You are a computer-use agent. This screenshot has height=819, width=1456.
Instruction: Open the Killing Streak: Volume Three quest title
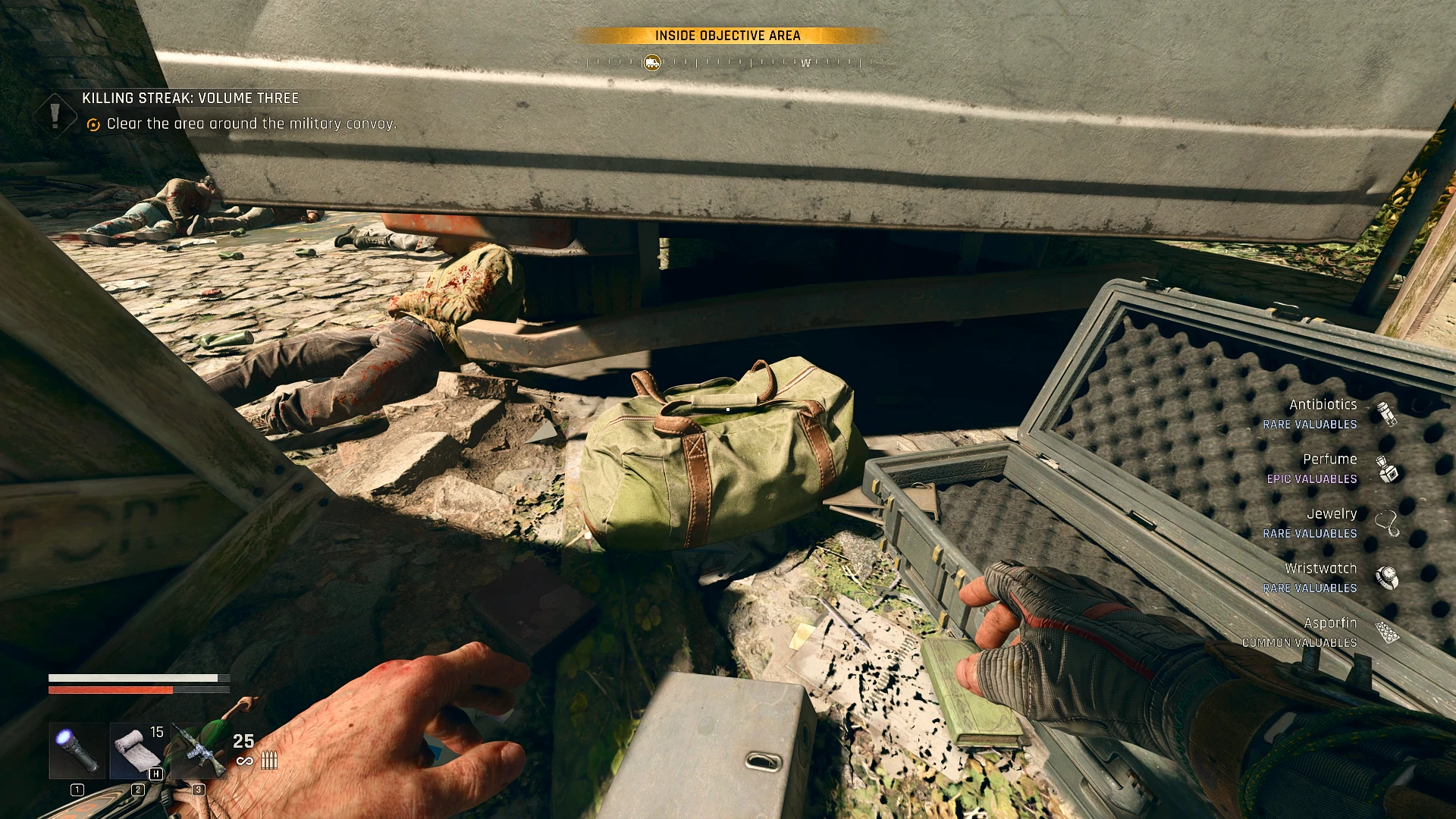click(190, 98)
